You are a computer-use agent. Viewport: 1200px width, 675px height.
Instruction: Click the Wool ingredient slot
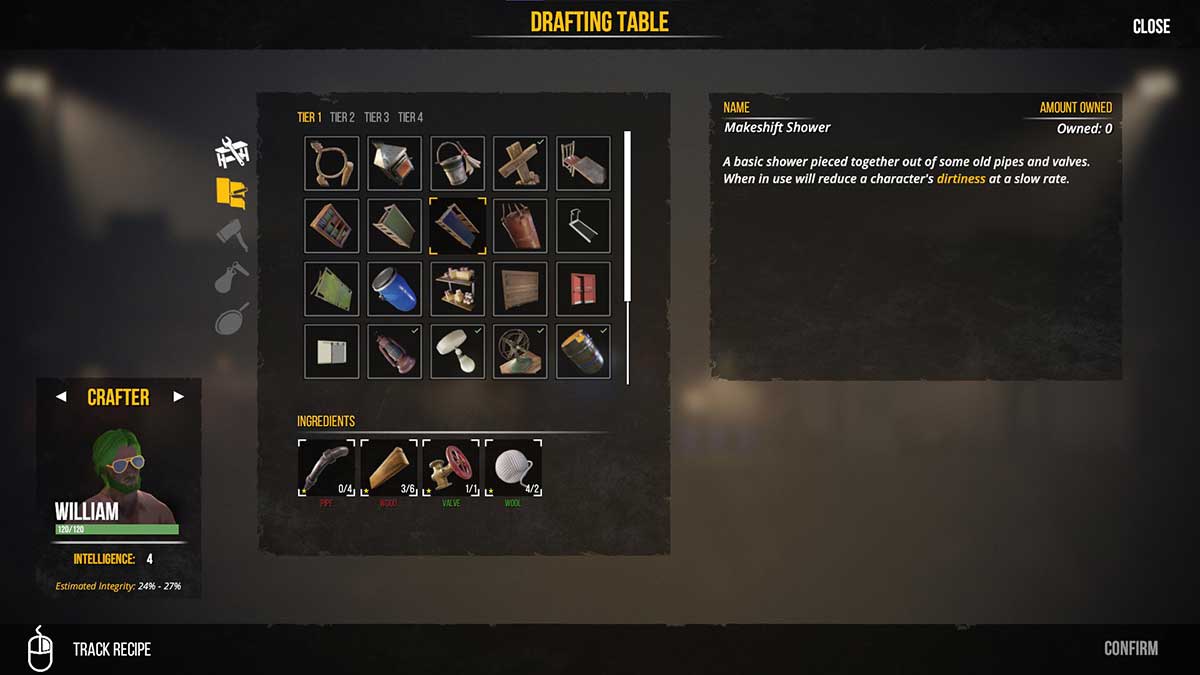(513, 467)
